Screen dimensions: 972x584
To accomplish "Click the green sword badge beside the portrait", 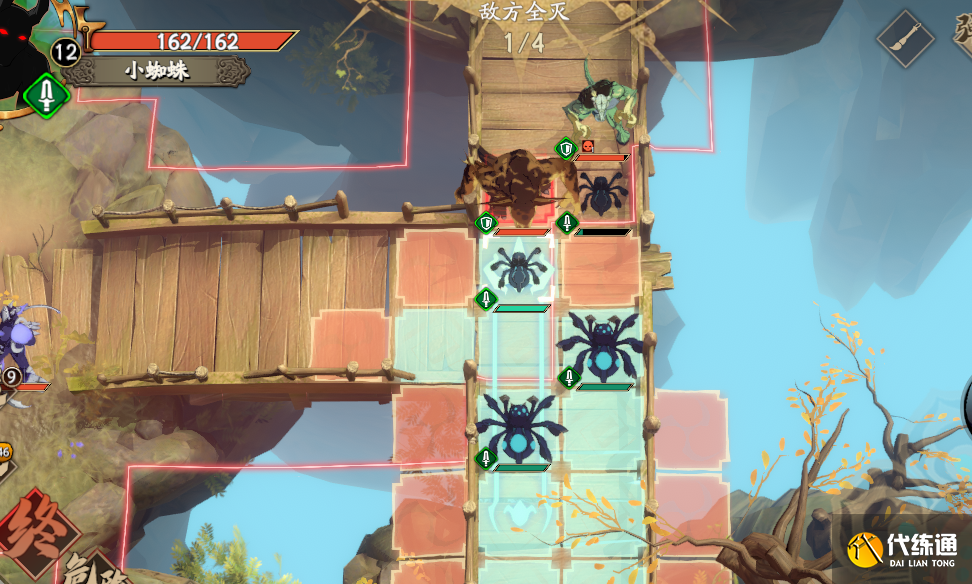I will click(46, 96).
